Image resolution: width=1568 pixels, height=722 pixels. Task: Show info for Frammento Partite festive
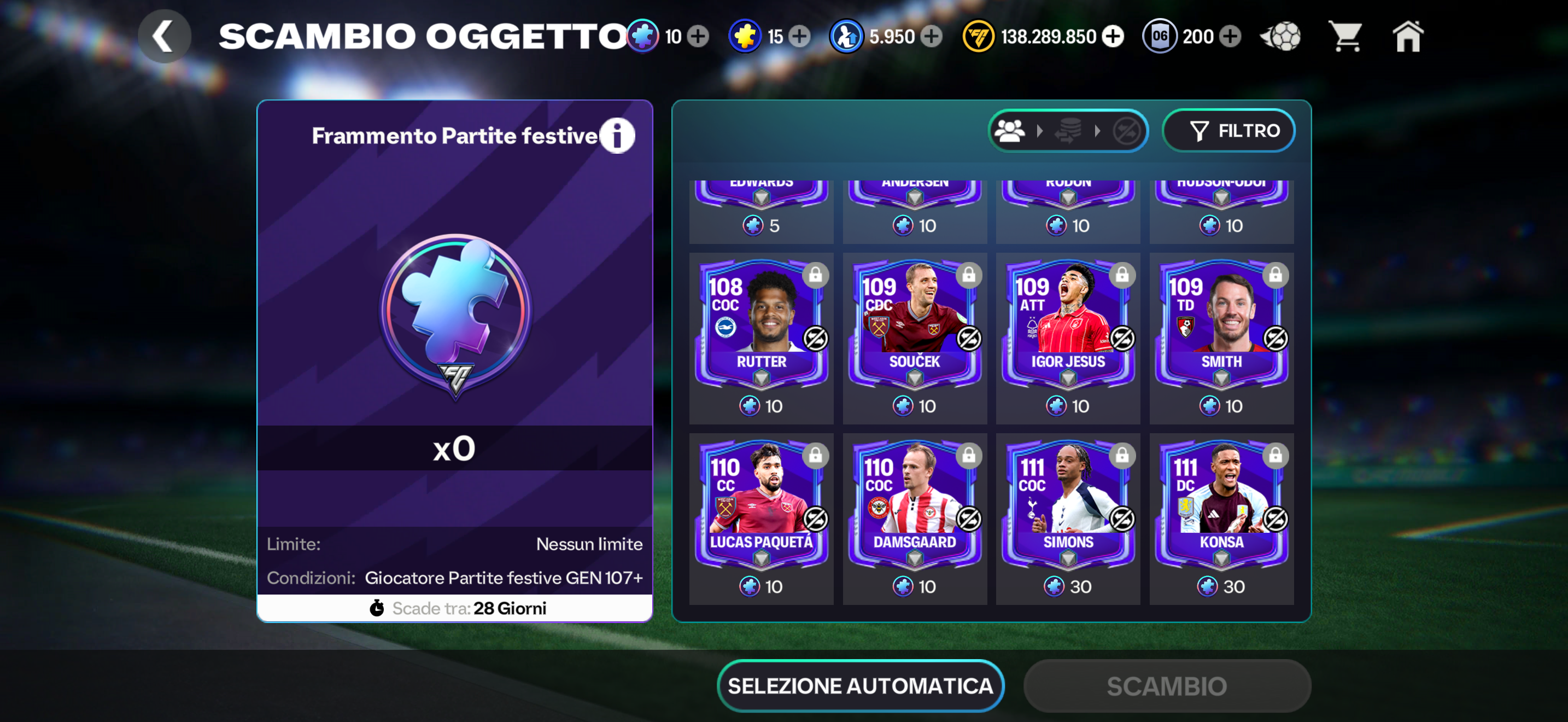coord(617,135)
